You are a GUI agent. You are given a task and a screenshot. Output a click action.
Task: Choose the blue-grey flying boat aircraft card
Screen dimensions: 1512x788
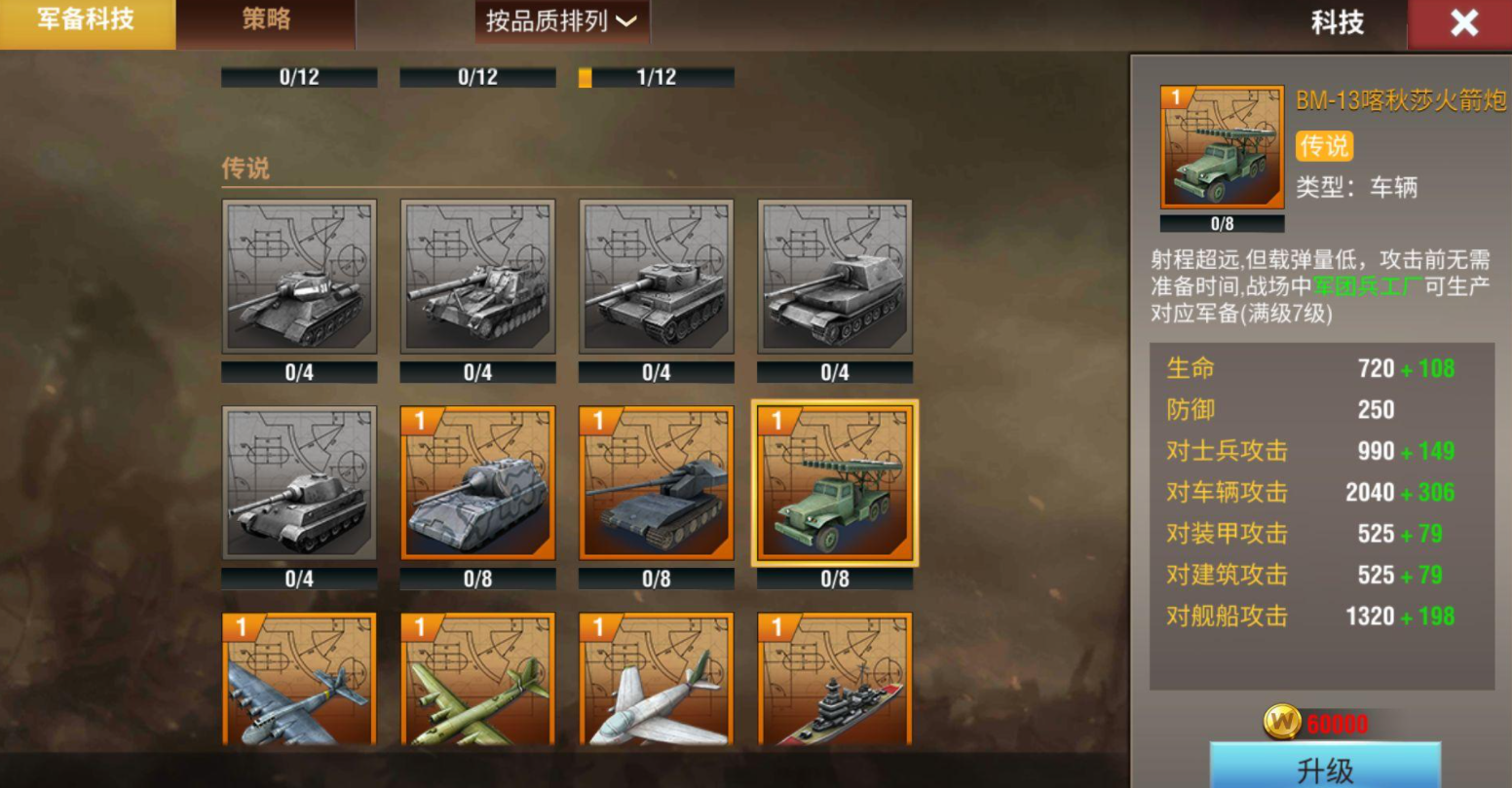point(299,680)
